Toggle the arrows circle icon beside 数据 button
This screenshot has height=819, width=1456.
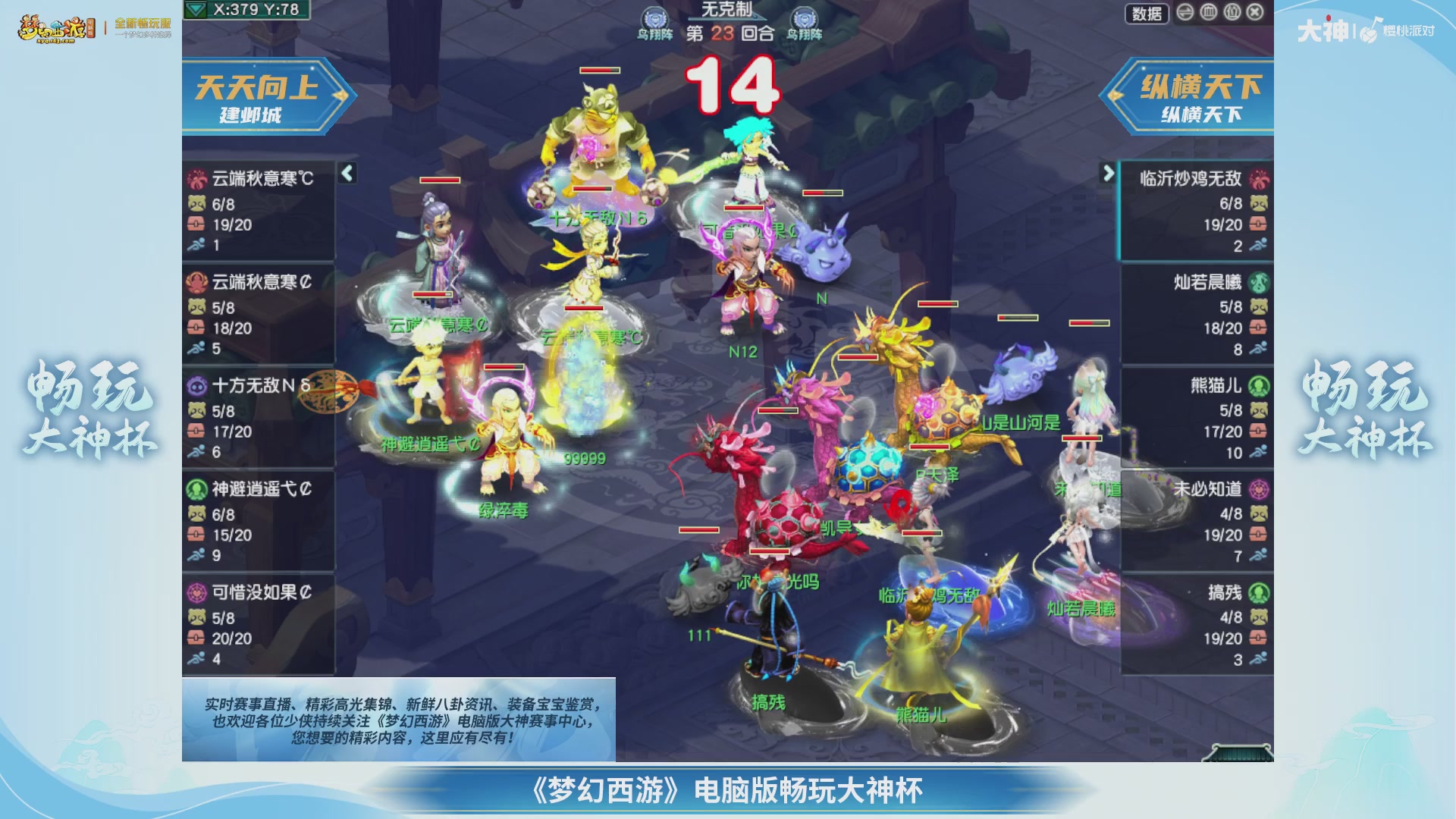pos(1185,12)
